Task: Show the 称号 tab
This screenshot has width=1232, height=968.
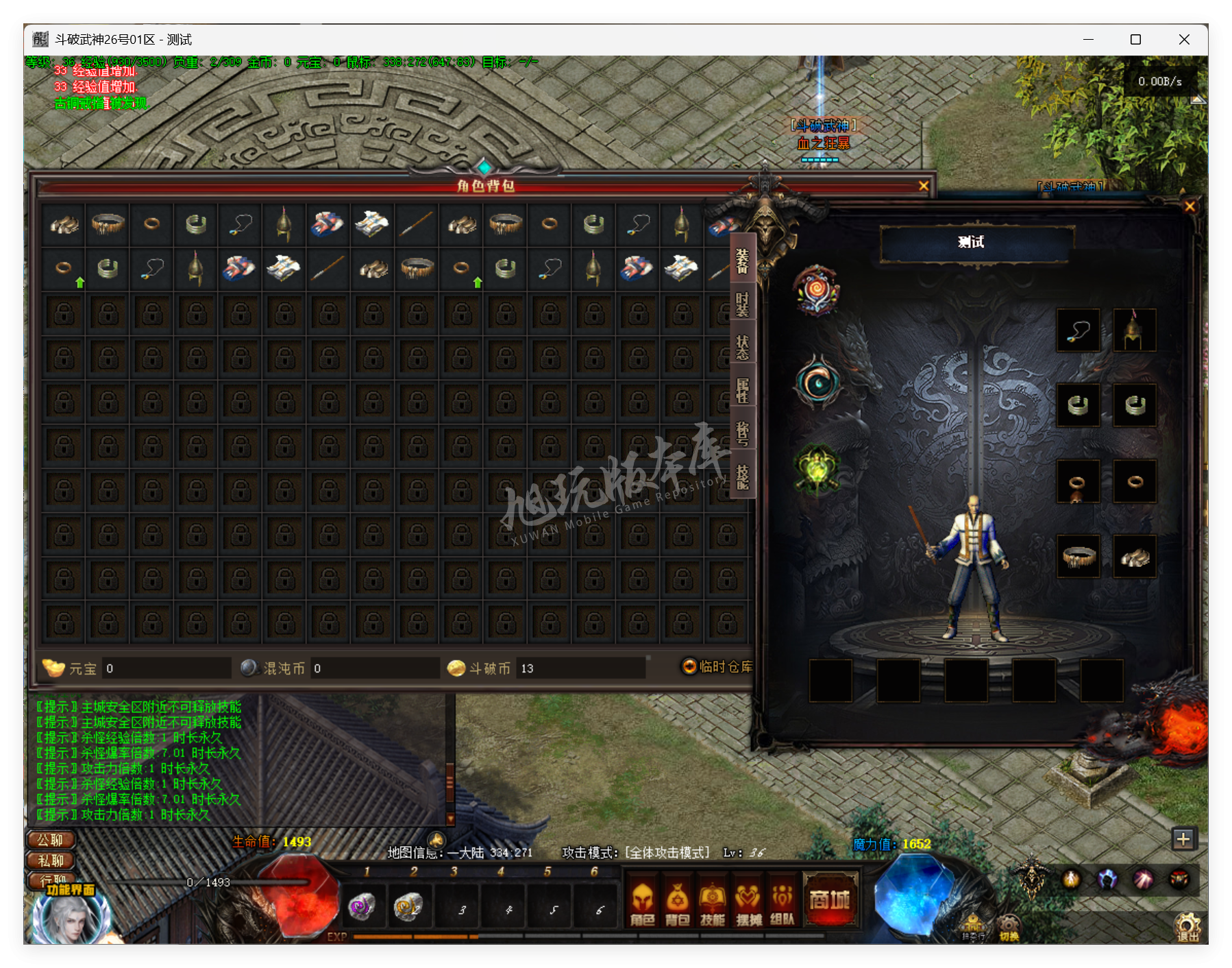Action: coord(742,433)
